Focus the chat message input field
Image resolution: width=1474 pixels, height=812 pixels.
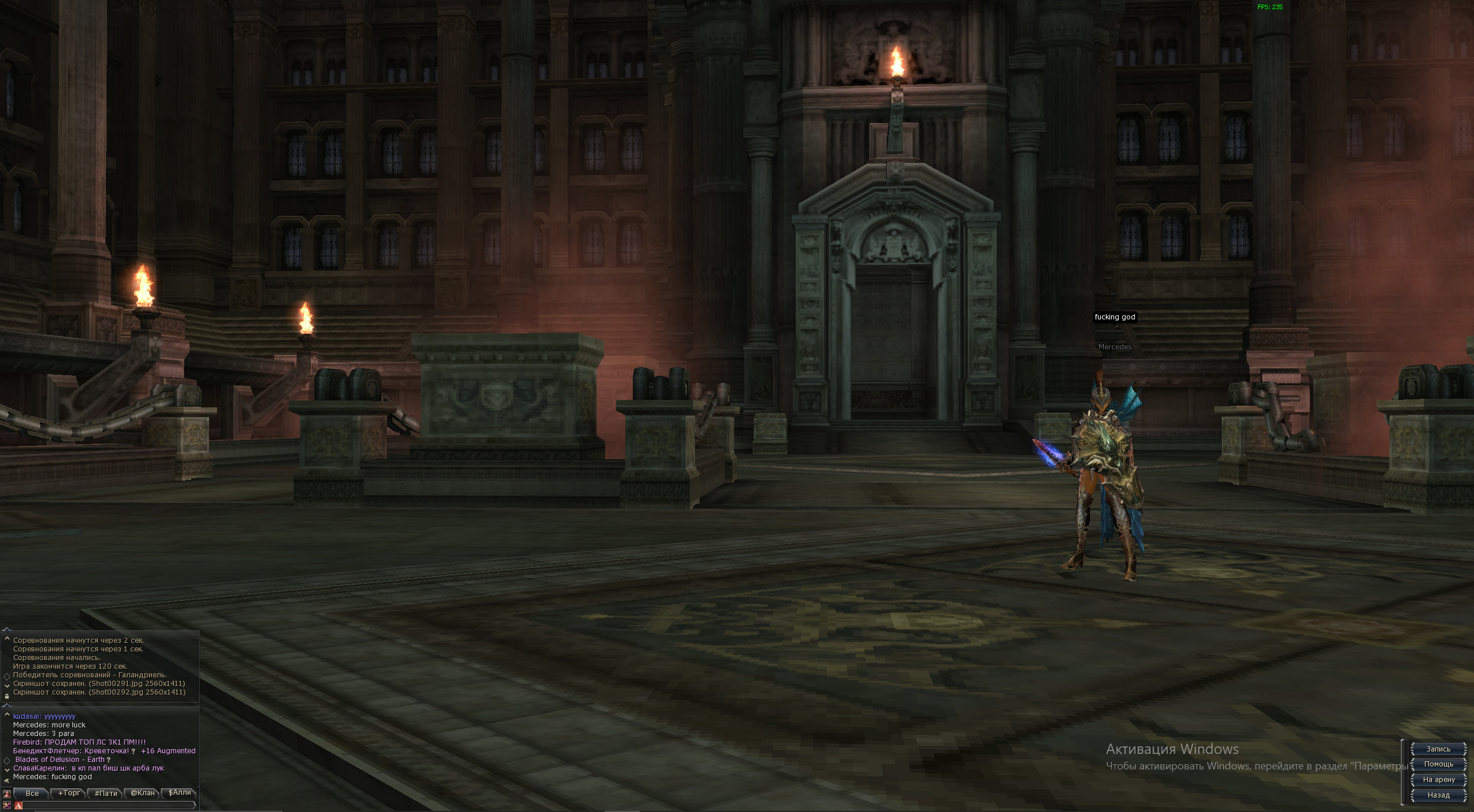[x=109, y=805]
